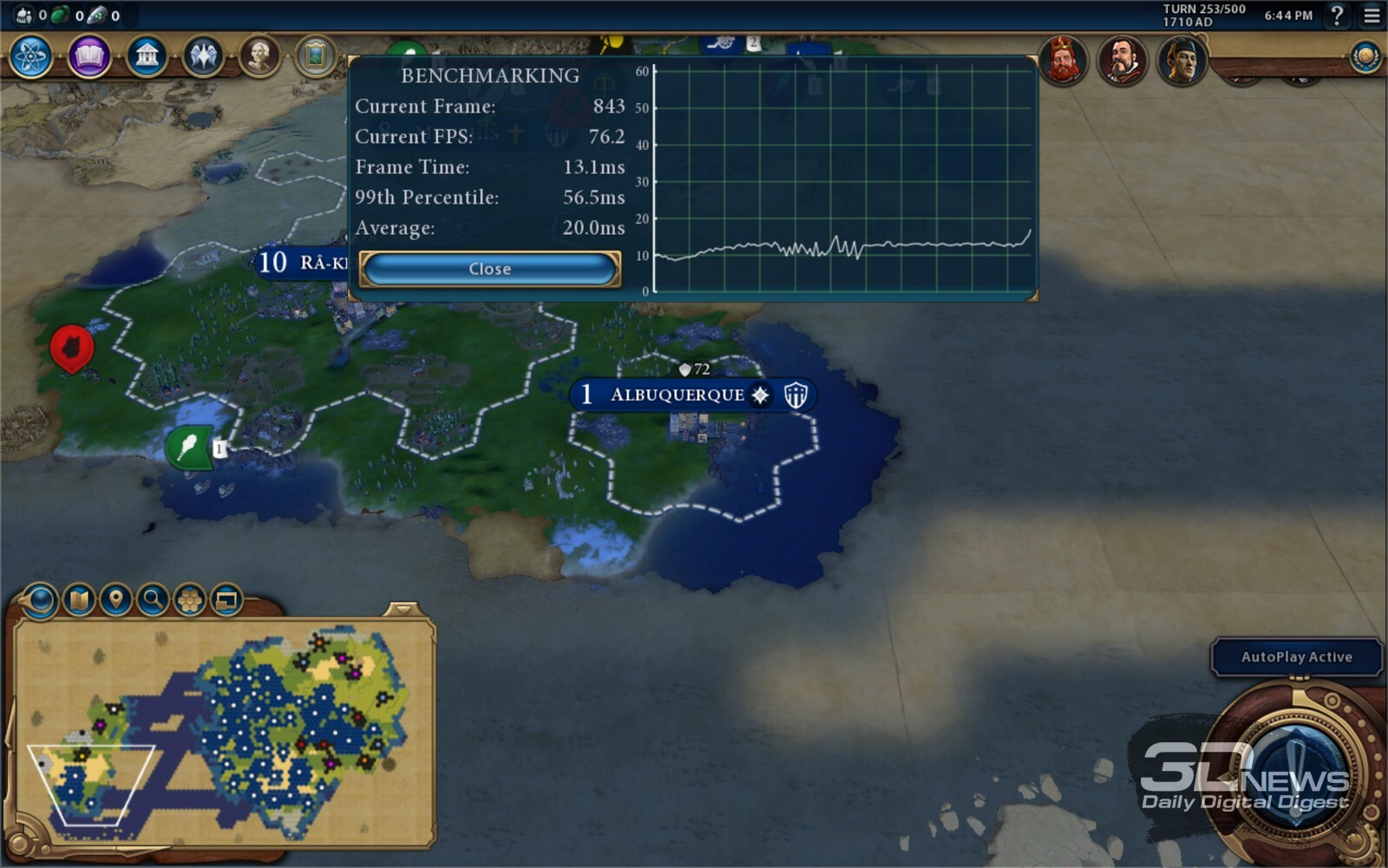View the Great People bust panel

pyautogui.click(x=259, y=57)
